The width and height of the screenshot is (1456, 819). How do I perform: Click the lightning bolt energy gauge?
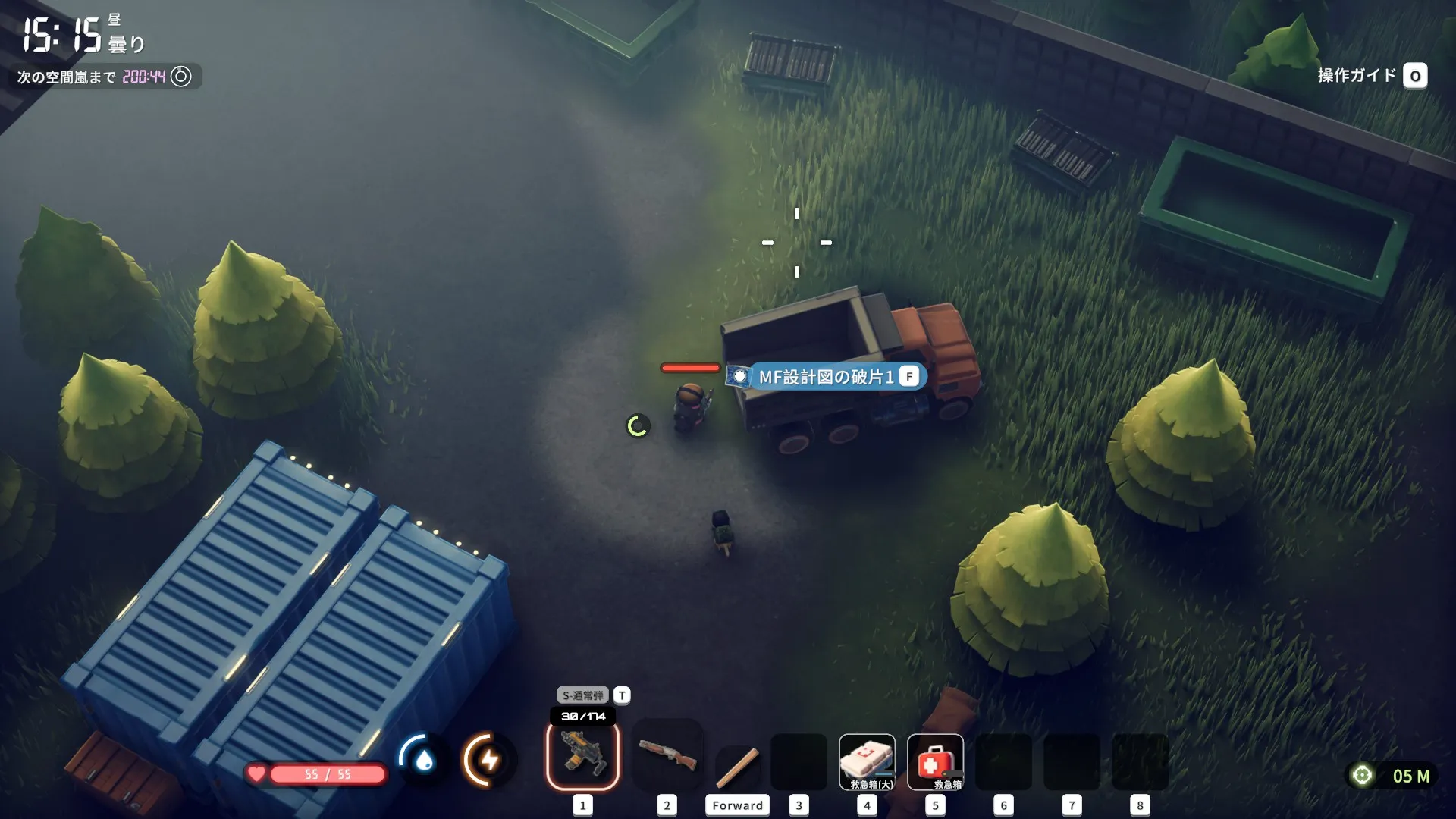click(x=488, y=758)
